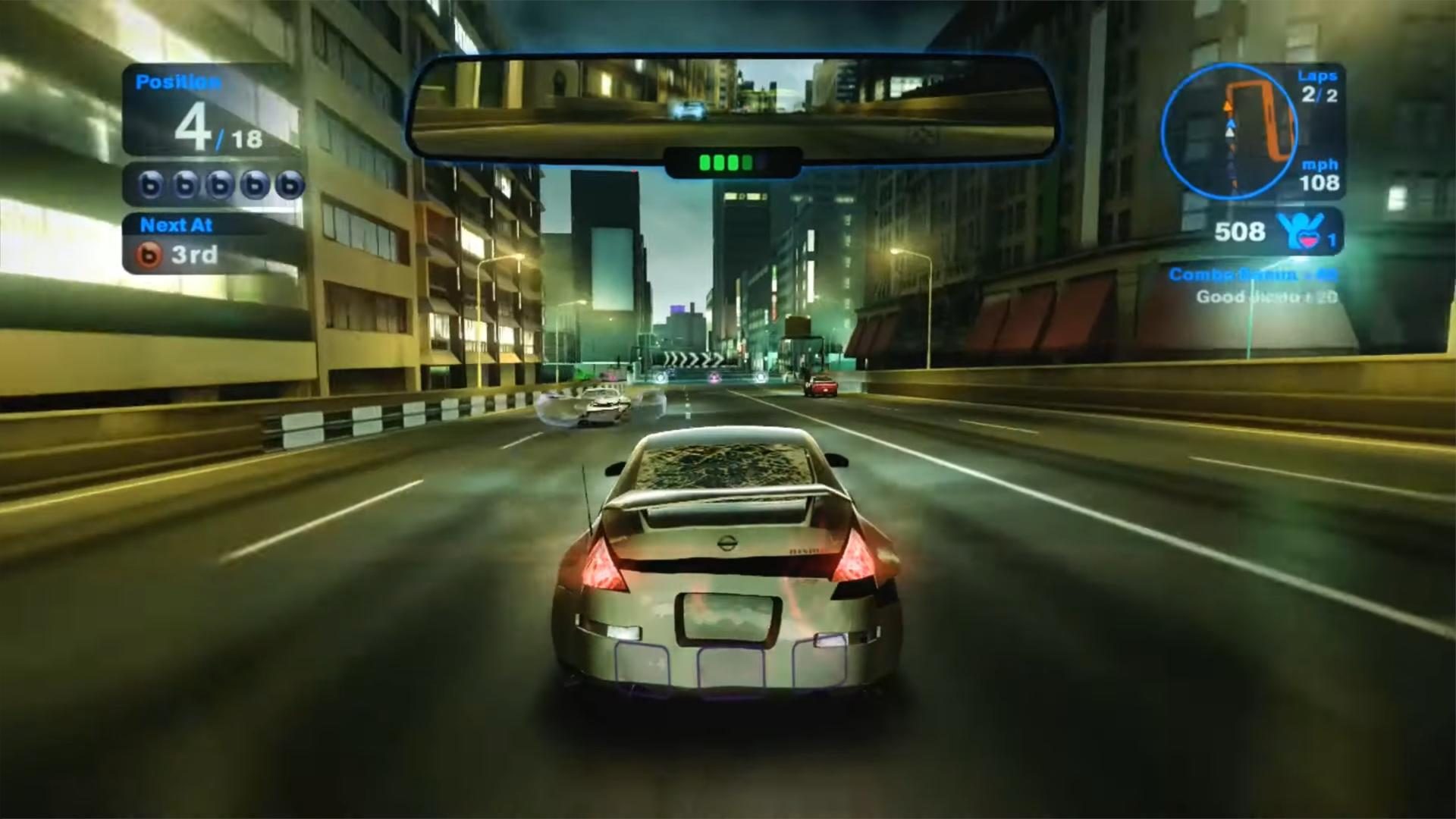Click the middle "b" icon in the light row
The height and width of the screenshot is (819, 1456).
(x=221, y=184)
